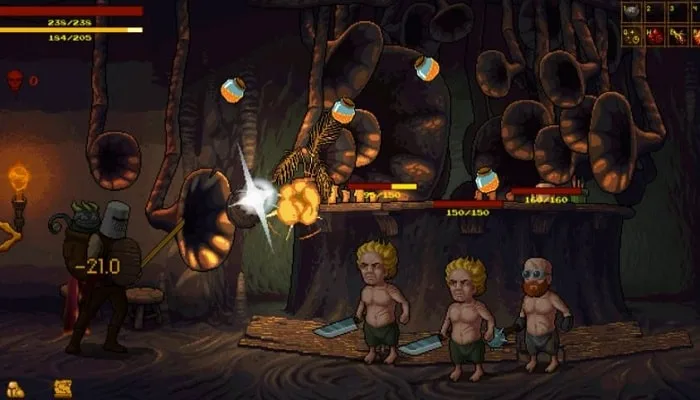This screenshot has width=700, height=400.
Task: Use the gold coin item slot
Action: click(632, 37)
